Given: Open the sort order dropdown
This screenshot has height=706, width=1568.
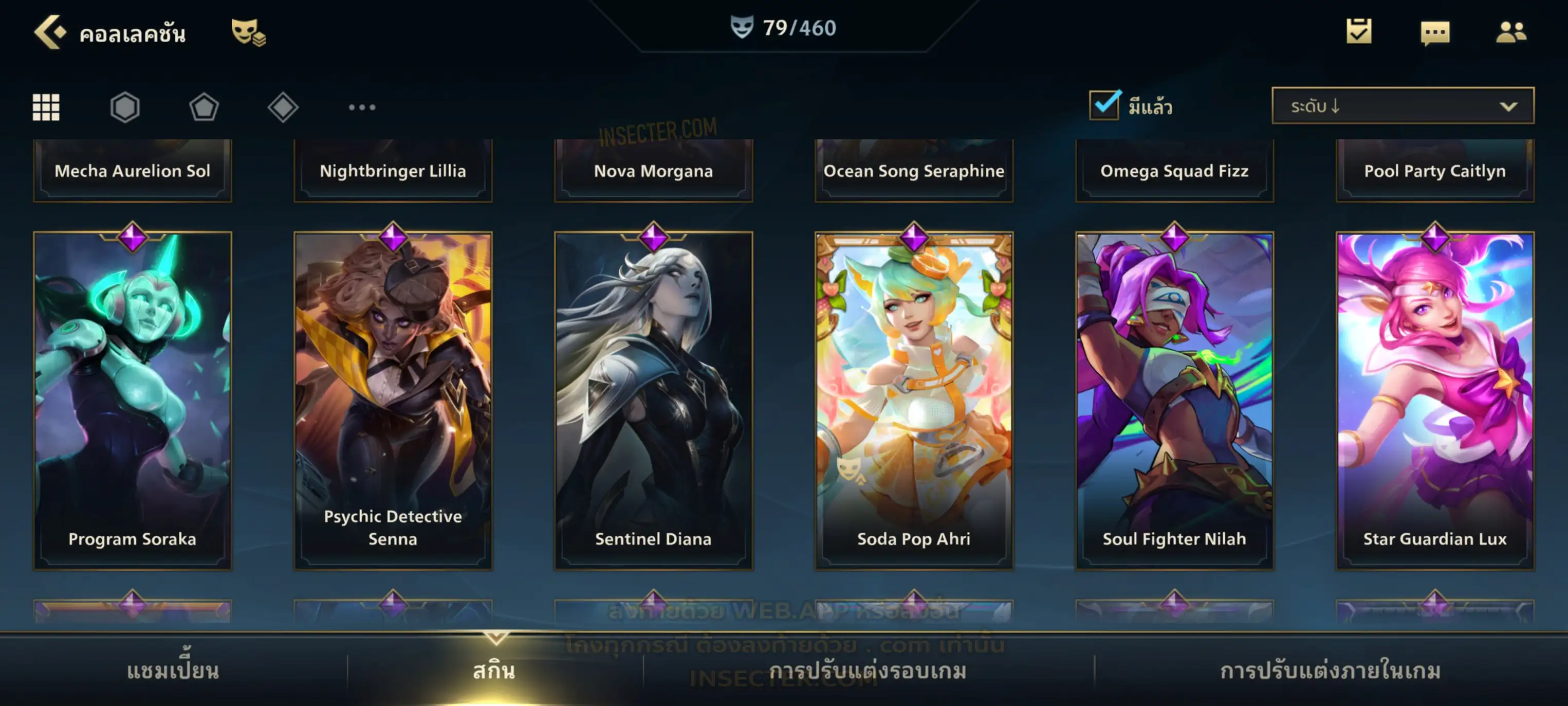Looking at the screenshot, I should 1402,106.
